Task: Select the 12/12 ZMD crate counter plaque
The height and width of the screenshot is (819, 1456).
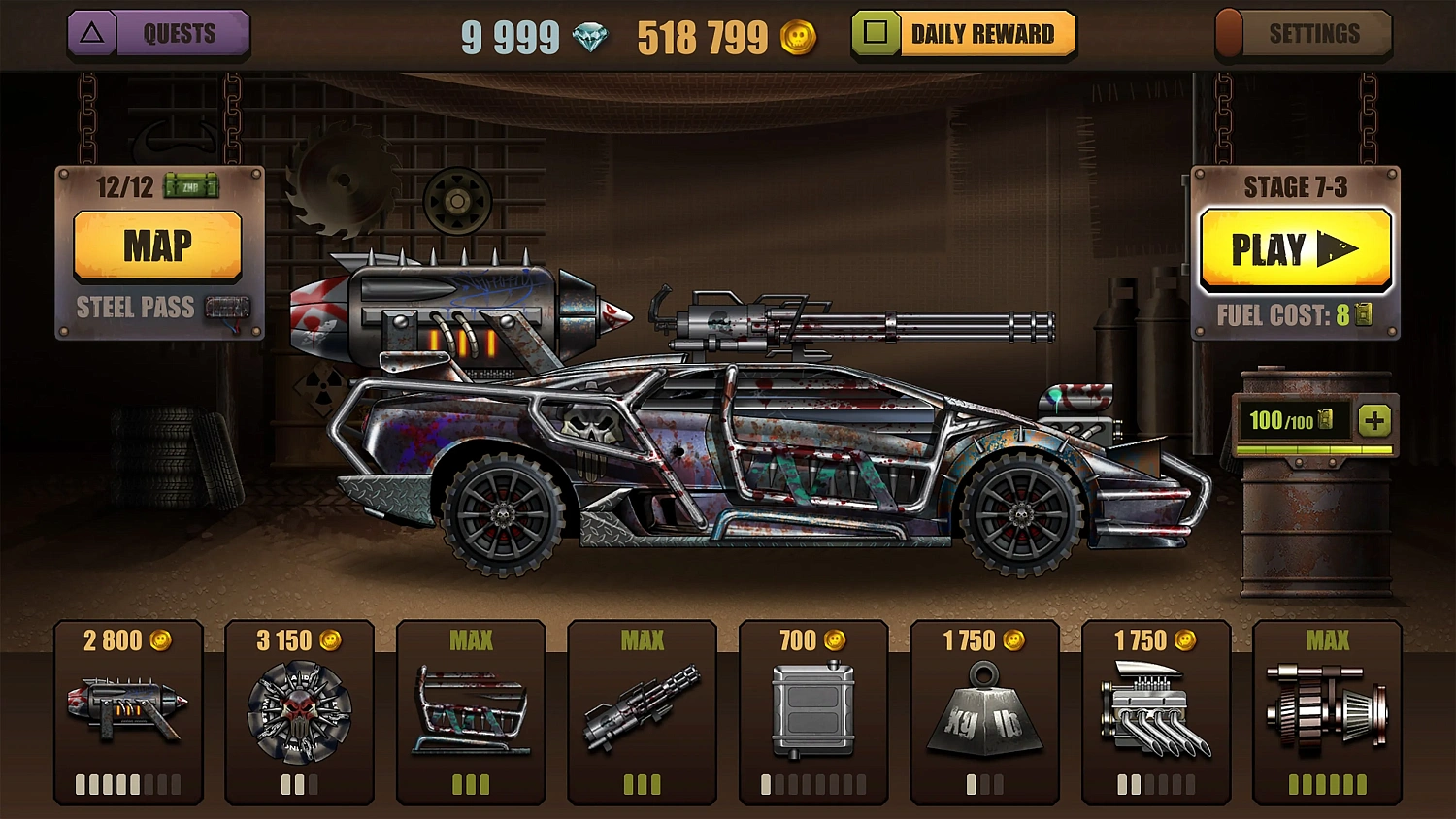Action: point(158,186)
